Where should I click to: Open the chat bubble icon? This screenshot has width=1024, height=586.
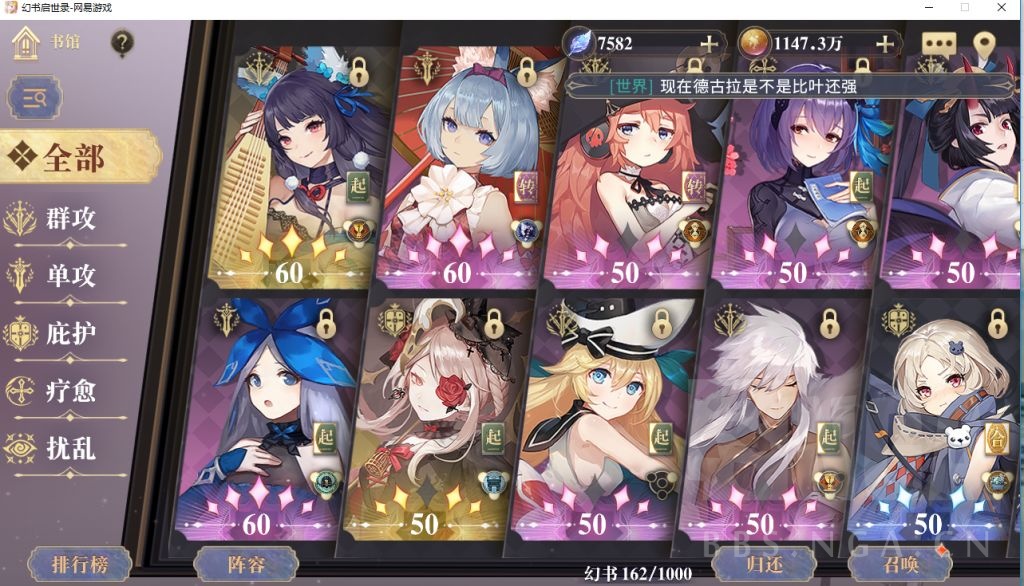coord(939,45)
